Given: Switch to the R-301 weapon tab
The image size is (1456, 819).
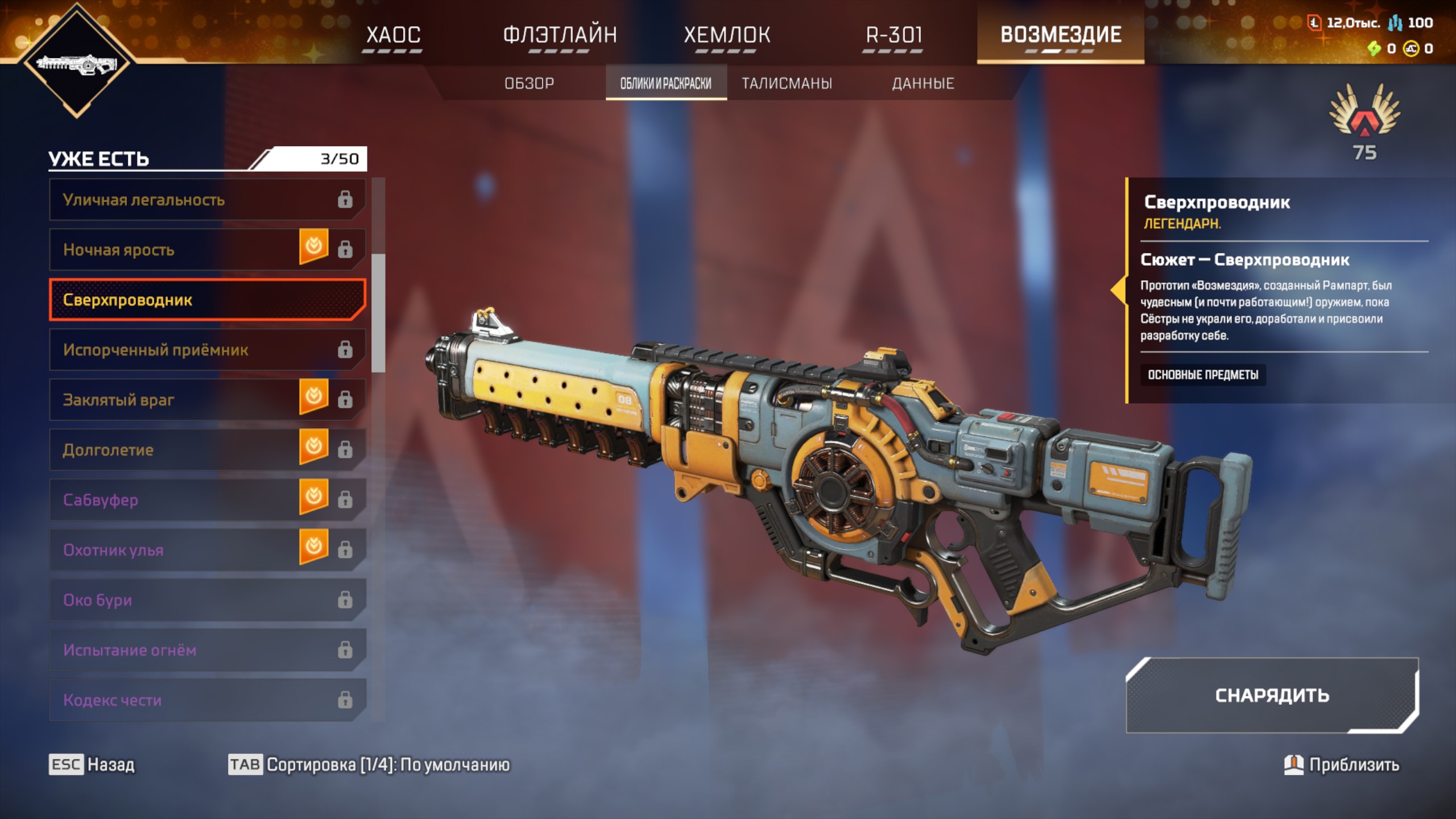Looking at the screenshot, I should (x=894, y=35).
